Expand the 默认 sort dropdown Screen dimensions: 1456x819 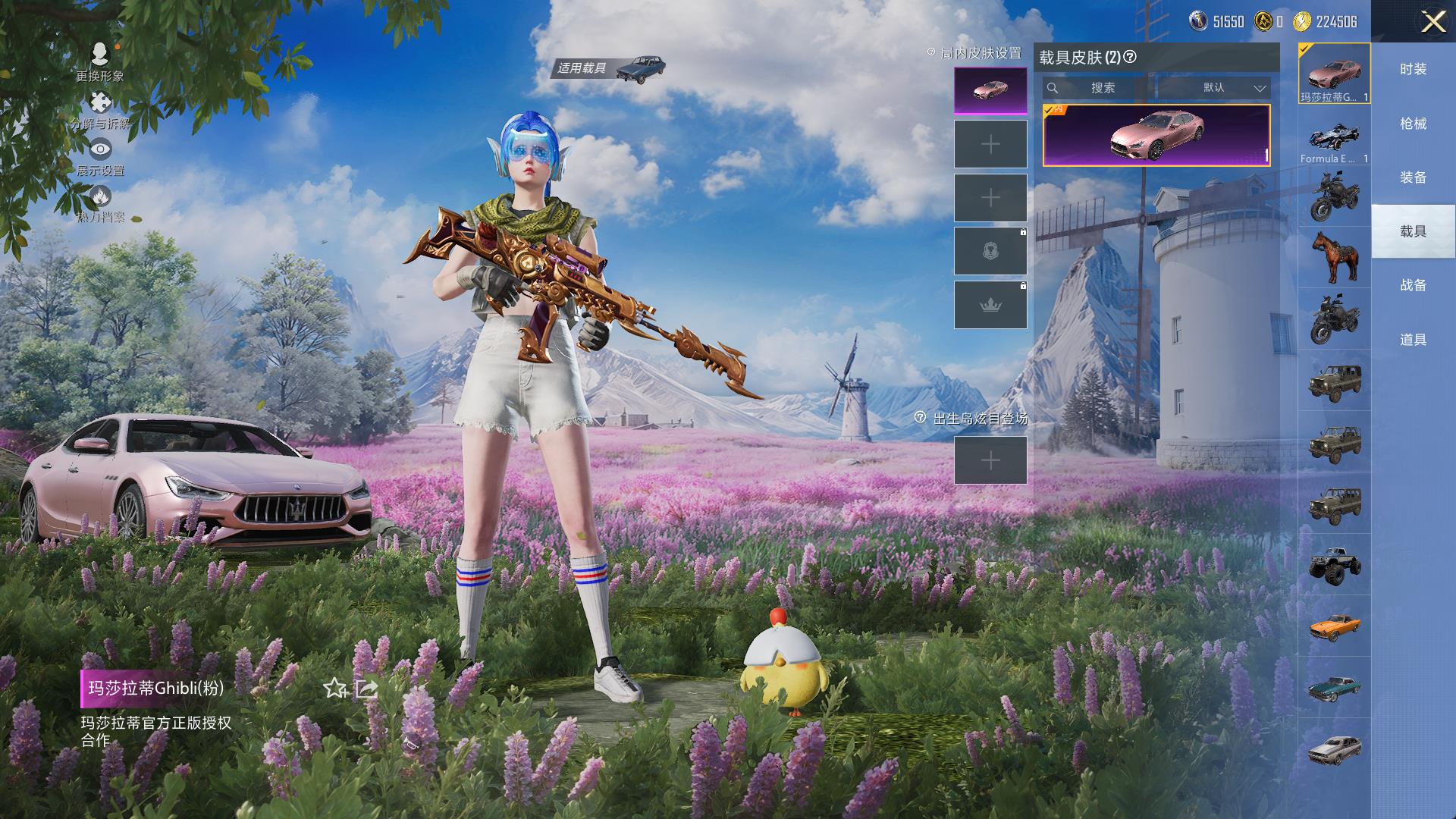tap(1214, 88)
